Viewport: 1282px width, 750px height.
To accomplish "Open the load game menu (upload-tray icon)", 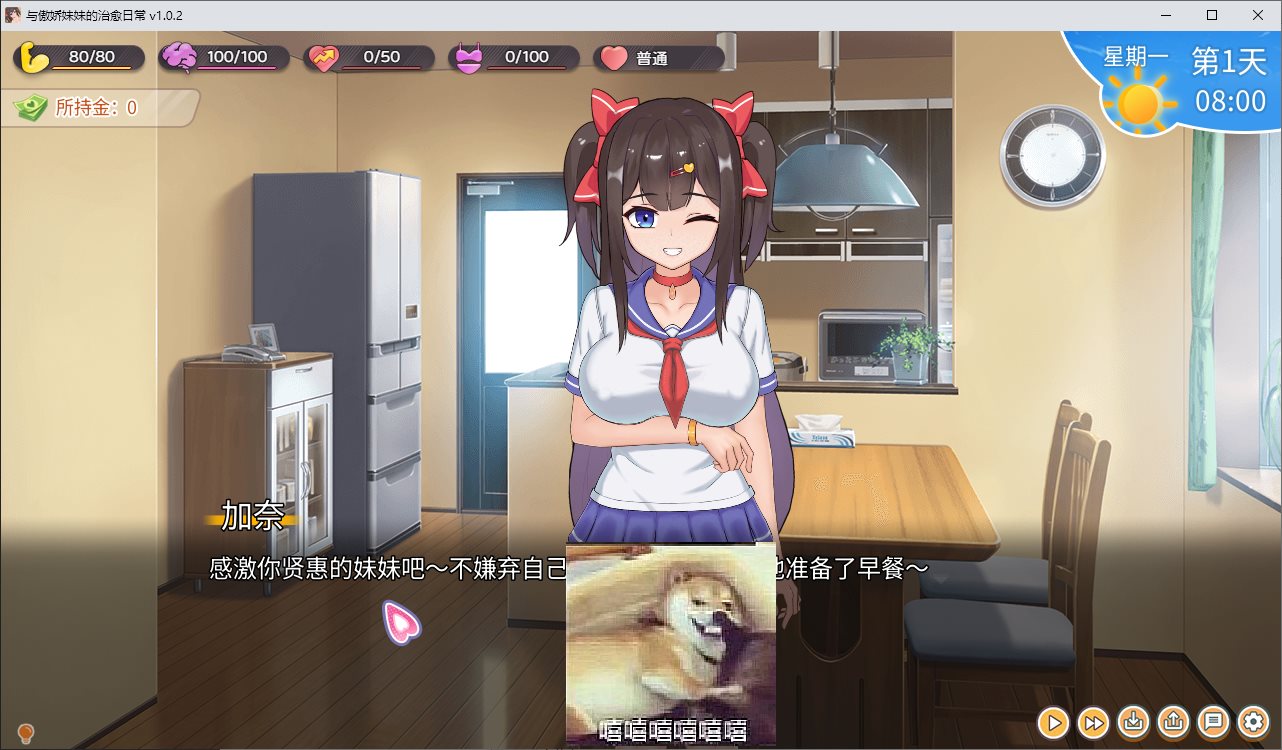I will (1174, 721).
